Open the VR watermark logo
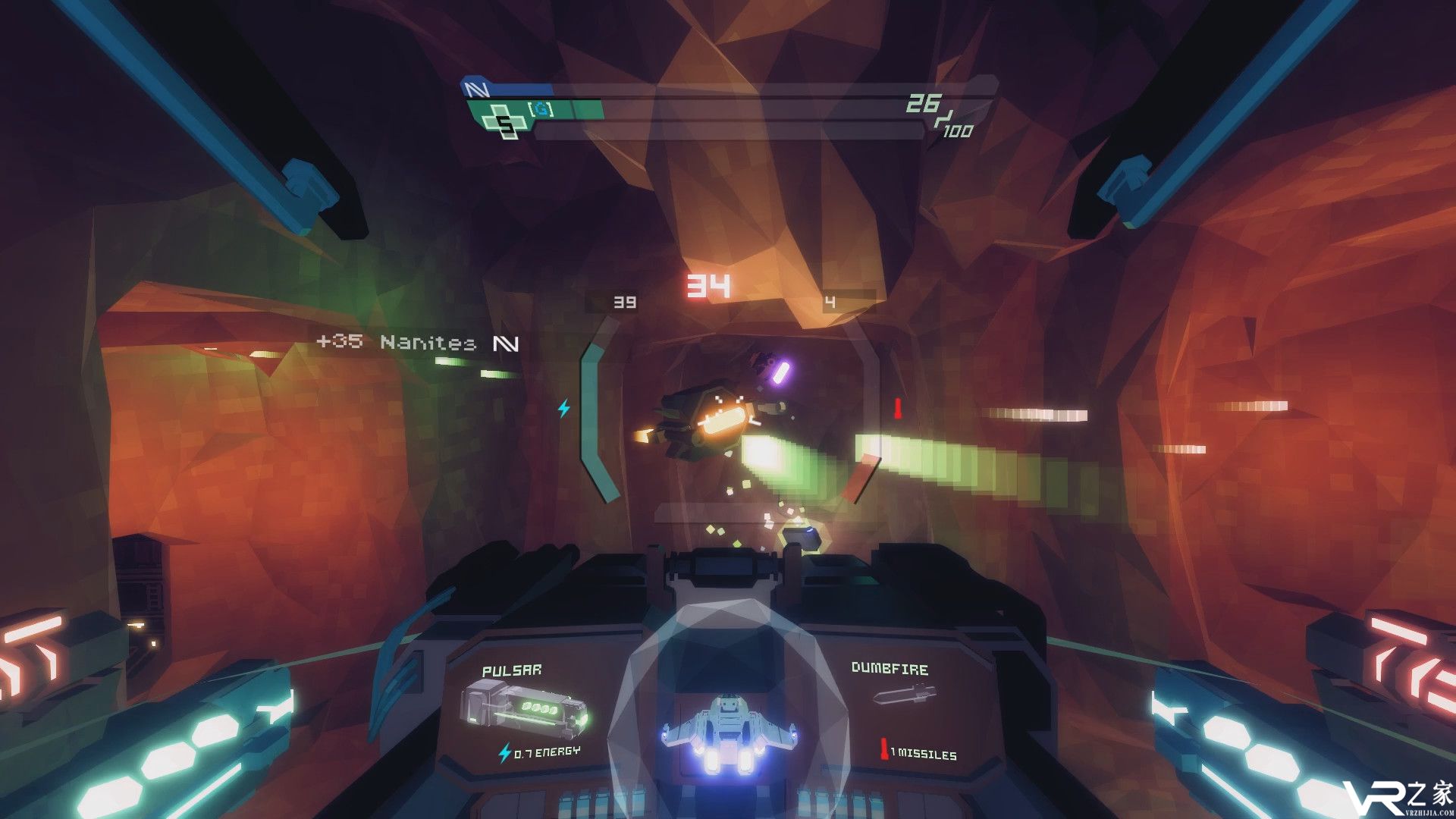This screenshot has width=1456, height=819. tap(1397, 797)
